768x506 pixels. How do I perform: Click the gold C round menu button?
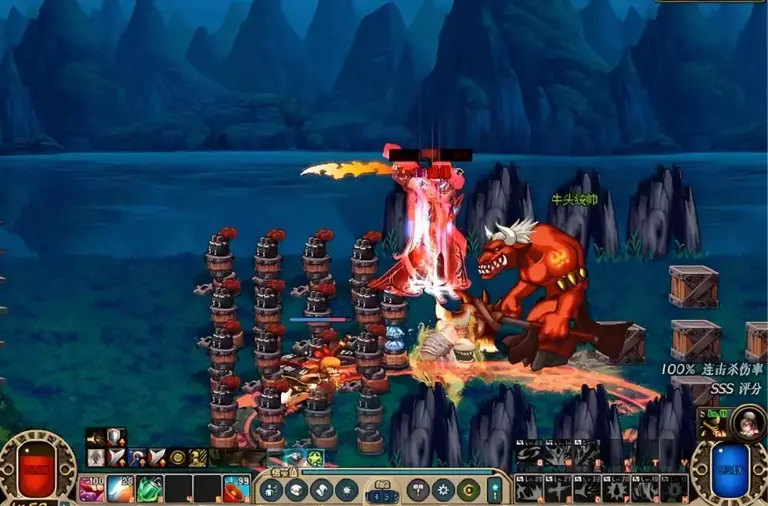pos(468,490)
